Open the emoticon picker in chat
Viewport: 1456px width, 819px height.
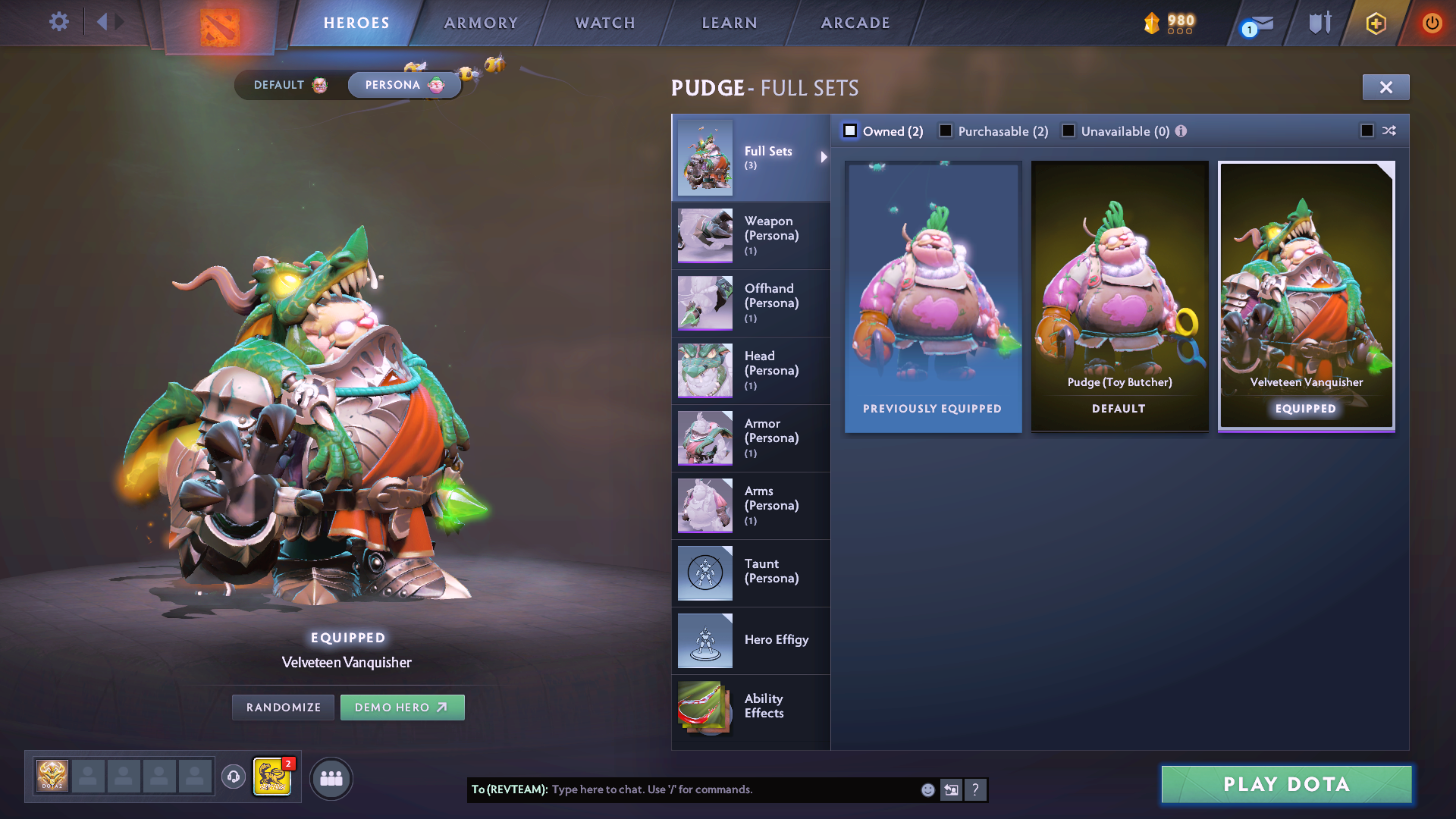[927, 789]
